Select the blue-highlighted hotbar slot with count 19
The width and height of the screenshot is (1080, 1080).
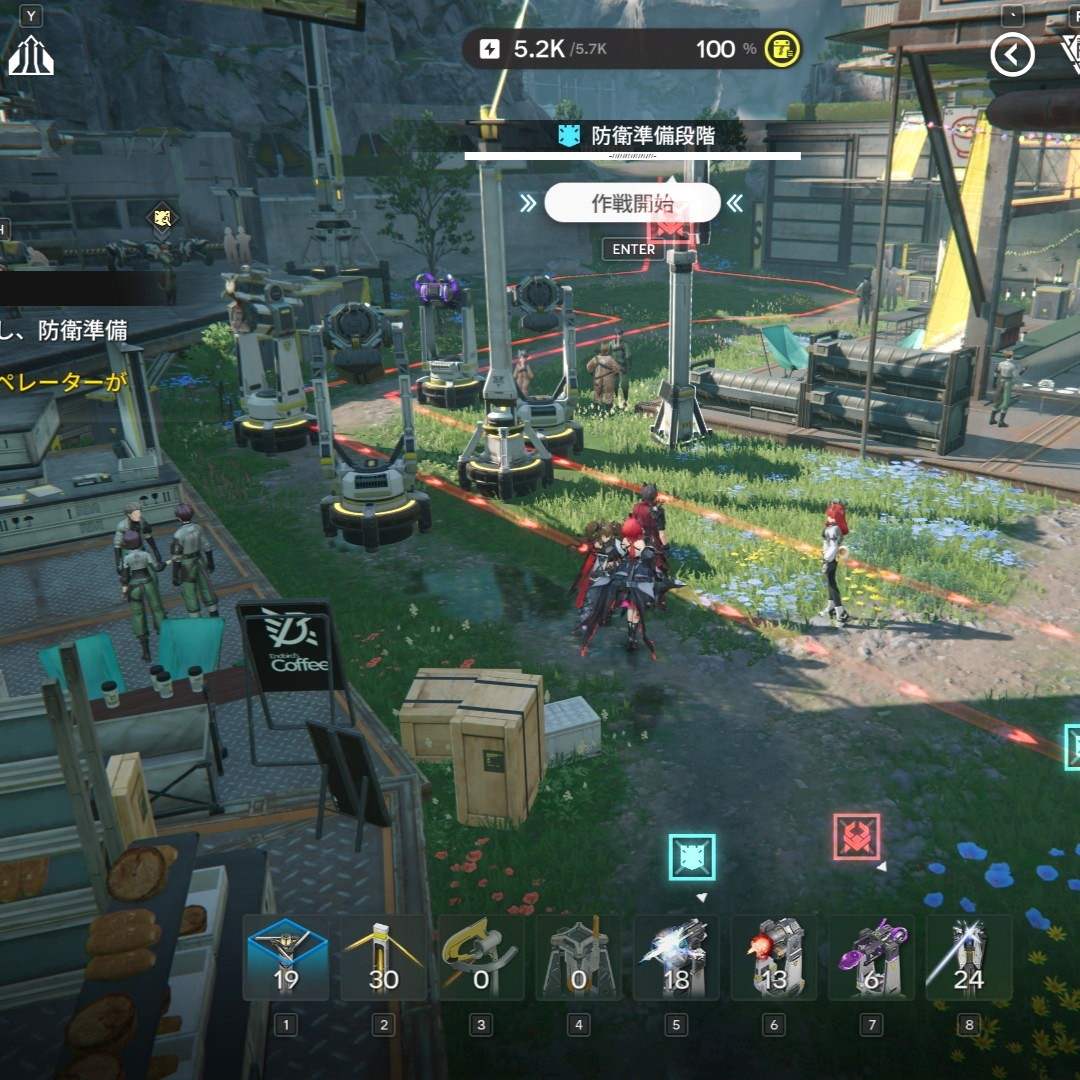click(286, 958)
